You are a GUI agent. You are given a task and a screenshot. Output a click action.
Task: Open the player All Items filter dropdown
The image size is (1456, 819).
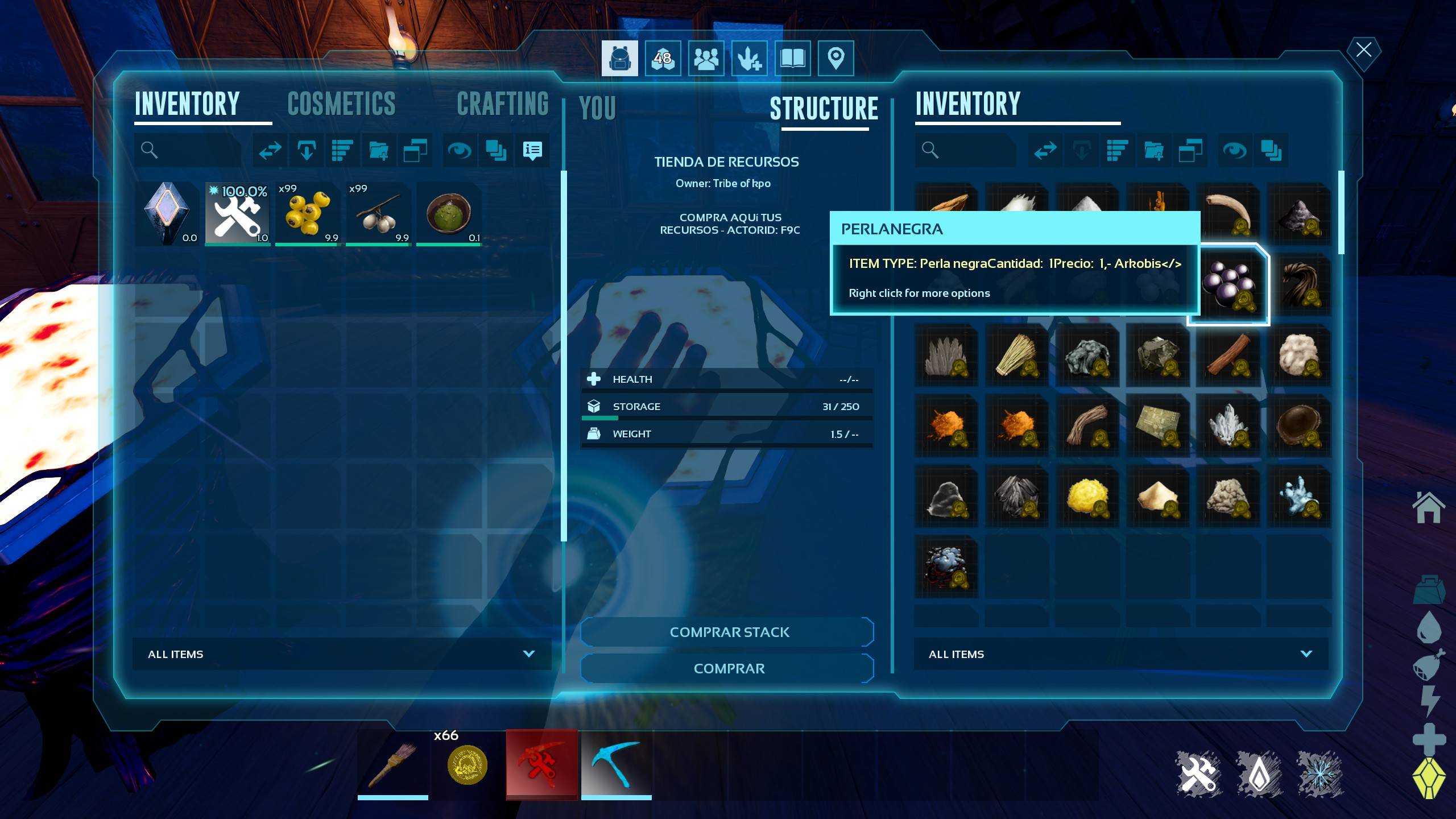341,654
